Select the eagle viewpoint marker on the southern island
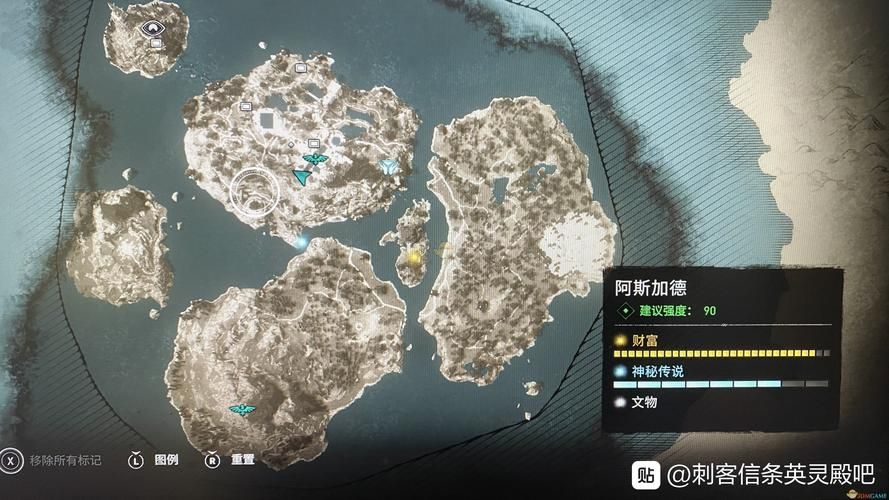The height and width of the screenshot is (500, 889). [241, 409]
